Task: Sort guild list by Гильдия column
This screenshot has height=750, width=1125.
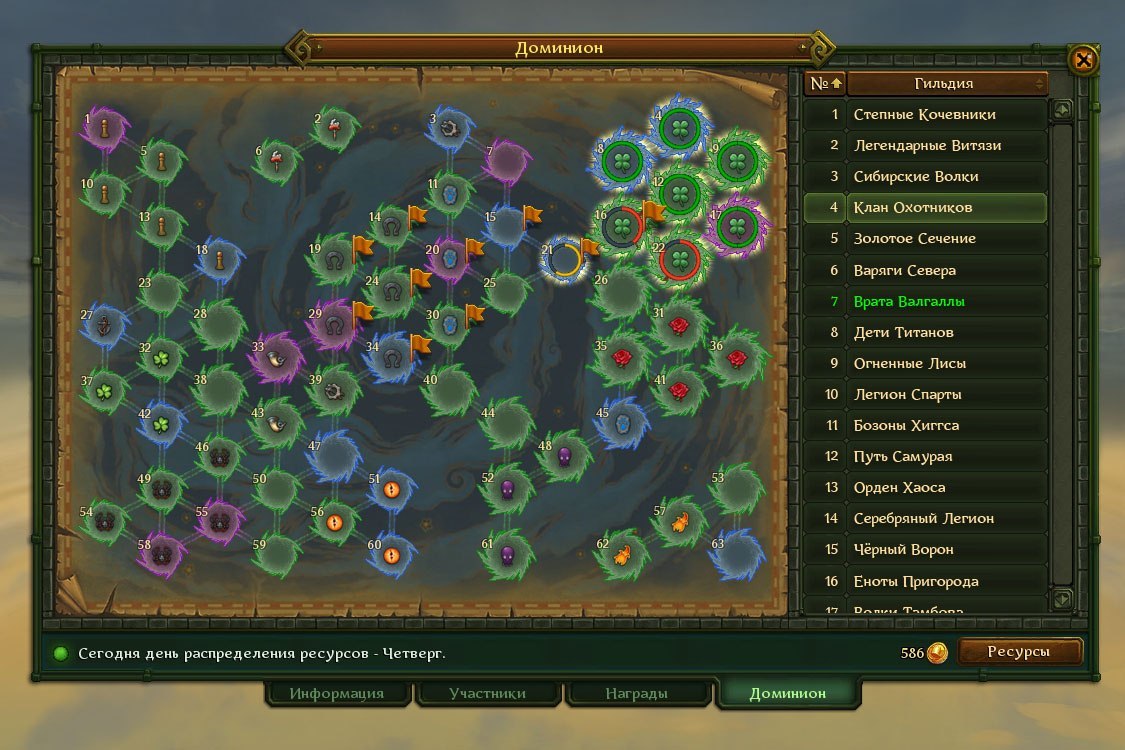Action: 946,83
